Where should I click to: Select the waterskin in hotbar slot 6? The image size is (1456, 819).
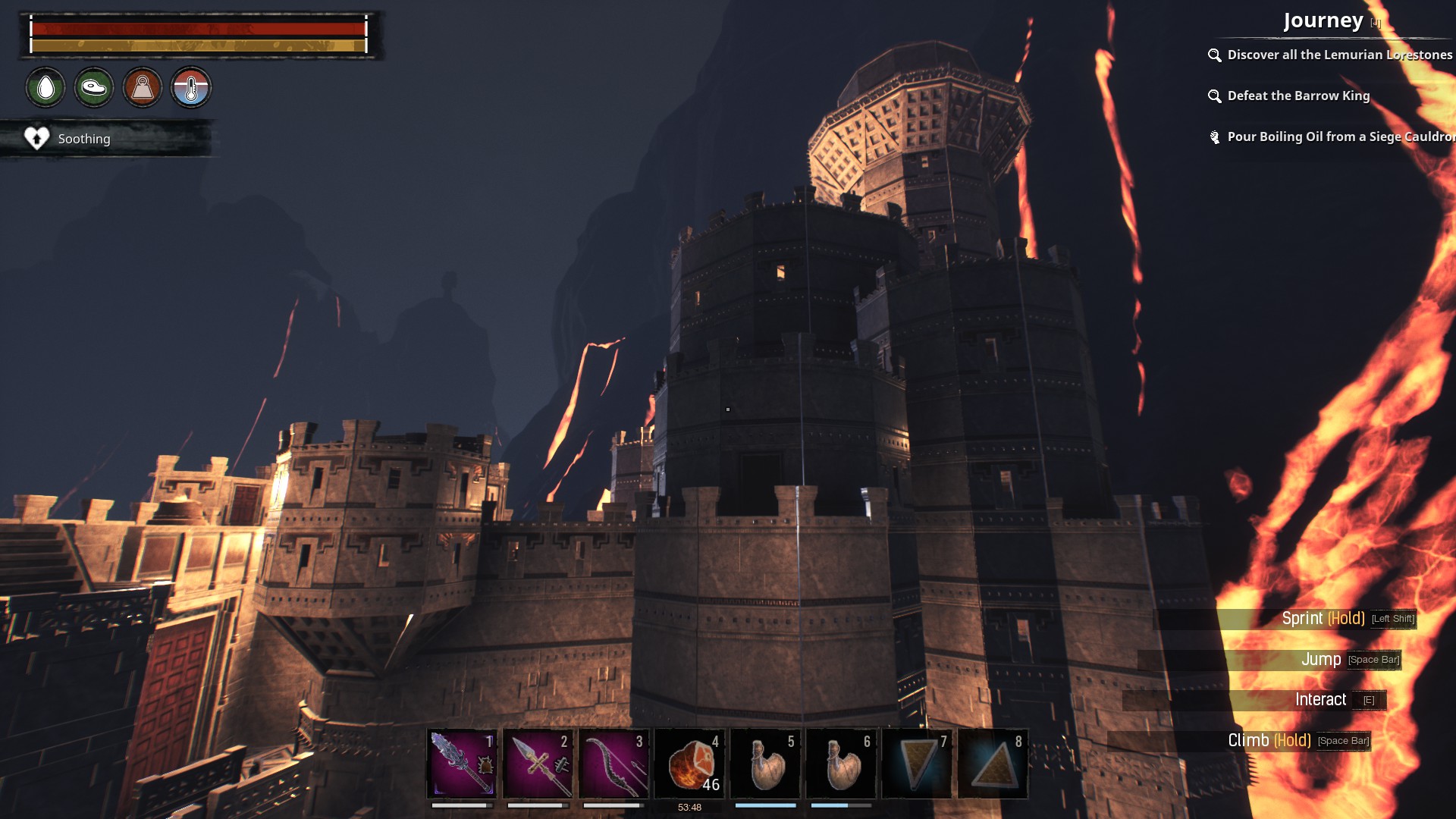click(x=841, y=764)
